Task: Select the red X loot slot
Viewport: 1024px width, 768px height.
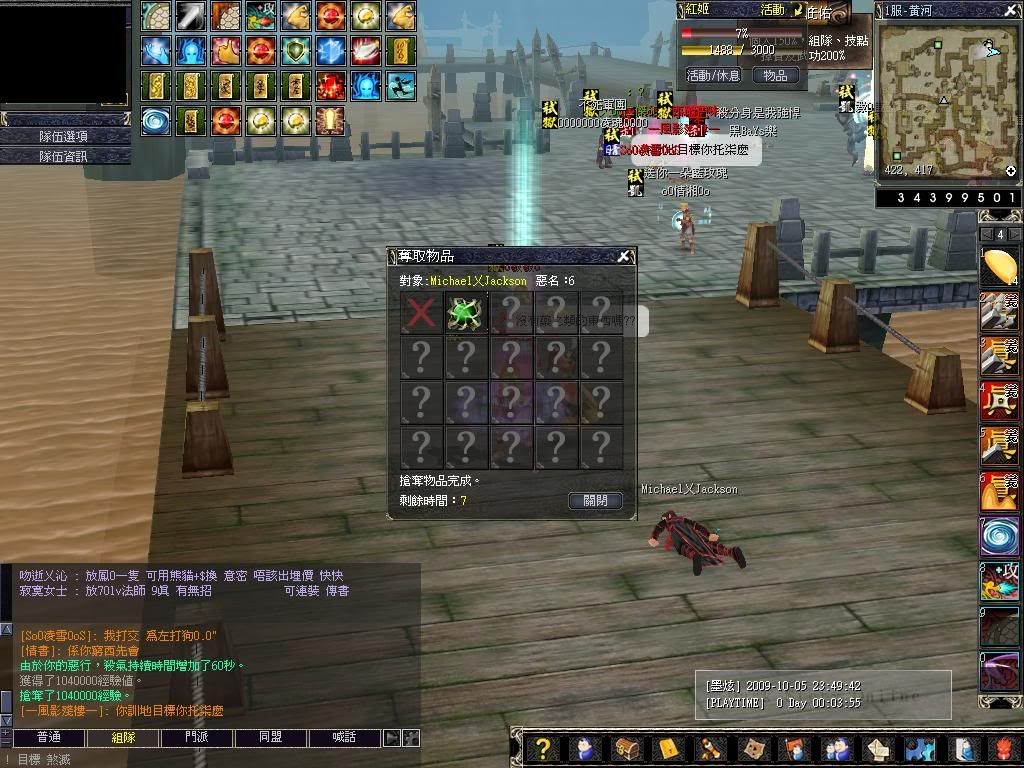Action: (420, 312)
